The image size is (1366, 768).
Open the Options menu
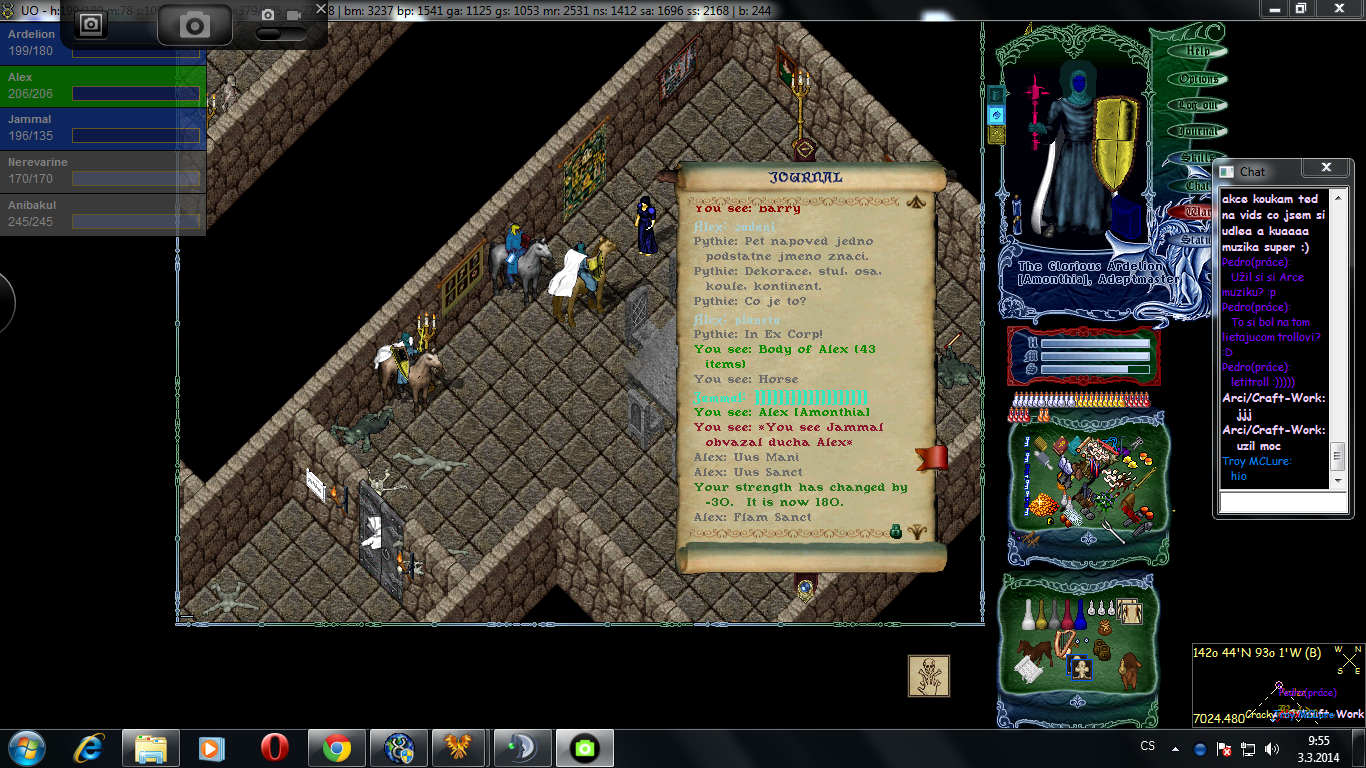(1198, 78)
